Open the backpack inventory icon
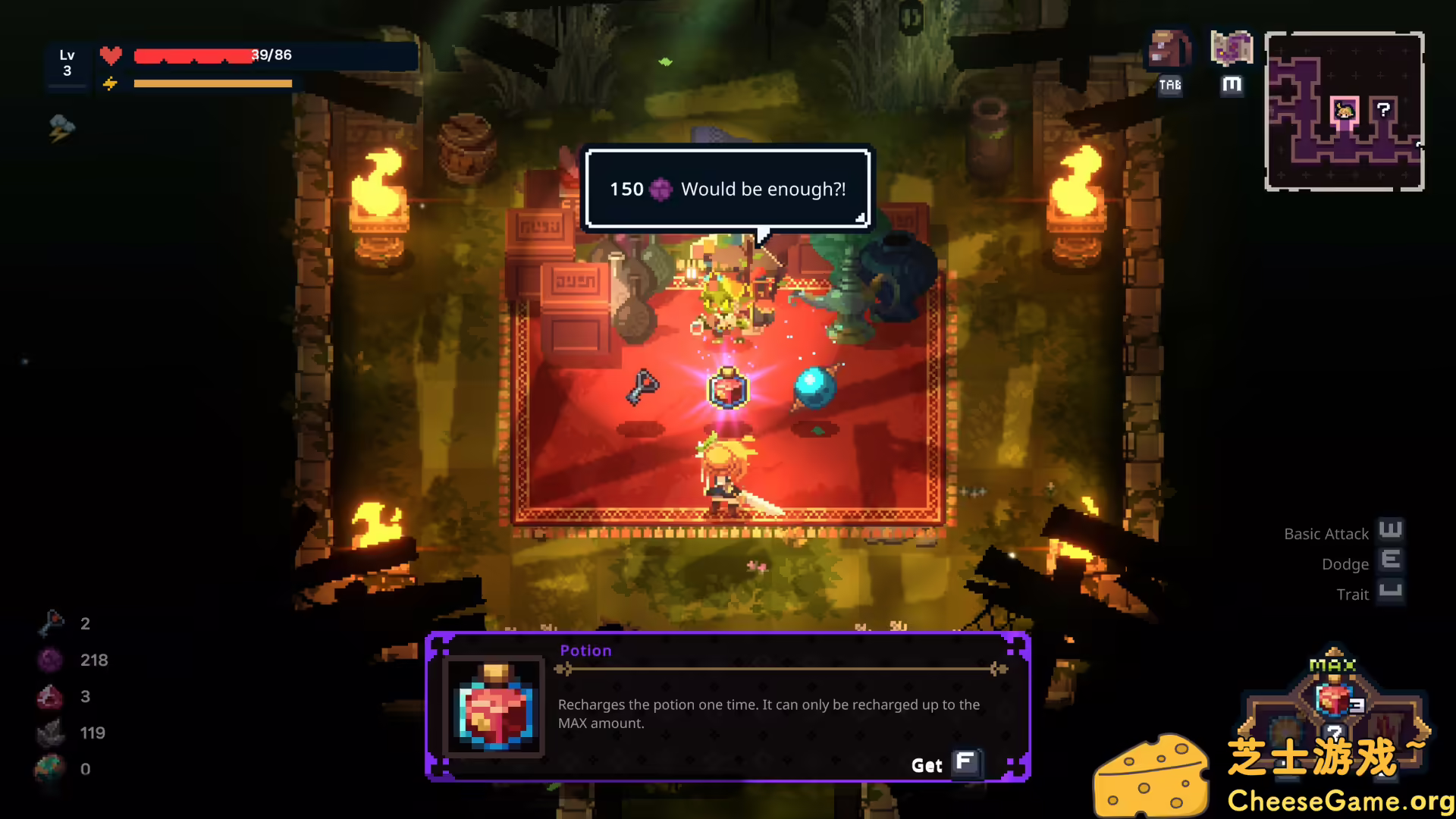The height and width of the screenshot is (819, 1456). [x=1169, y=49]
